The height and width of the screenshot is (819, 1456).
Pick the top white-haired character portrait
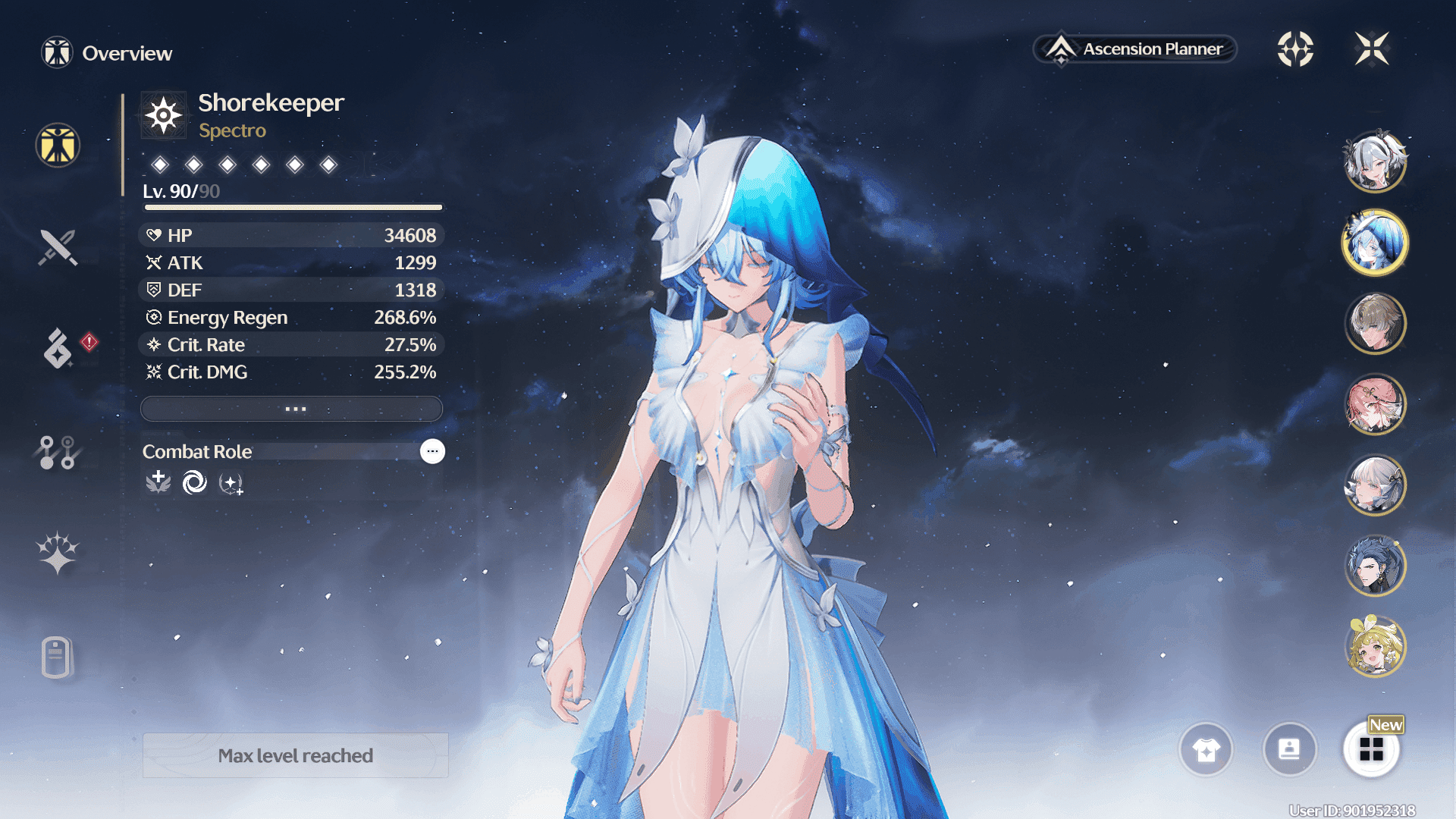coord(1374,162)
